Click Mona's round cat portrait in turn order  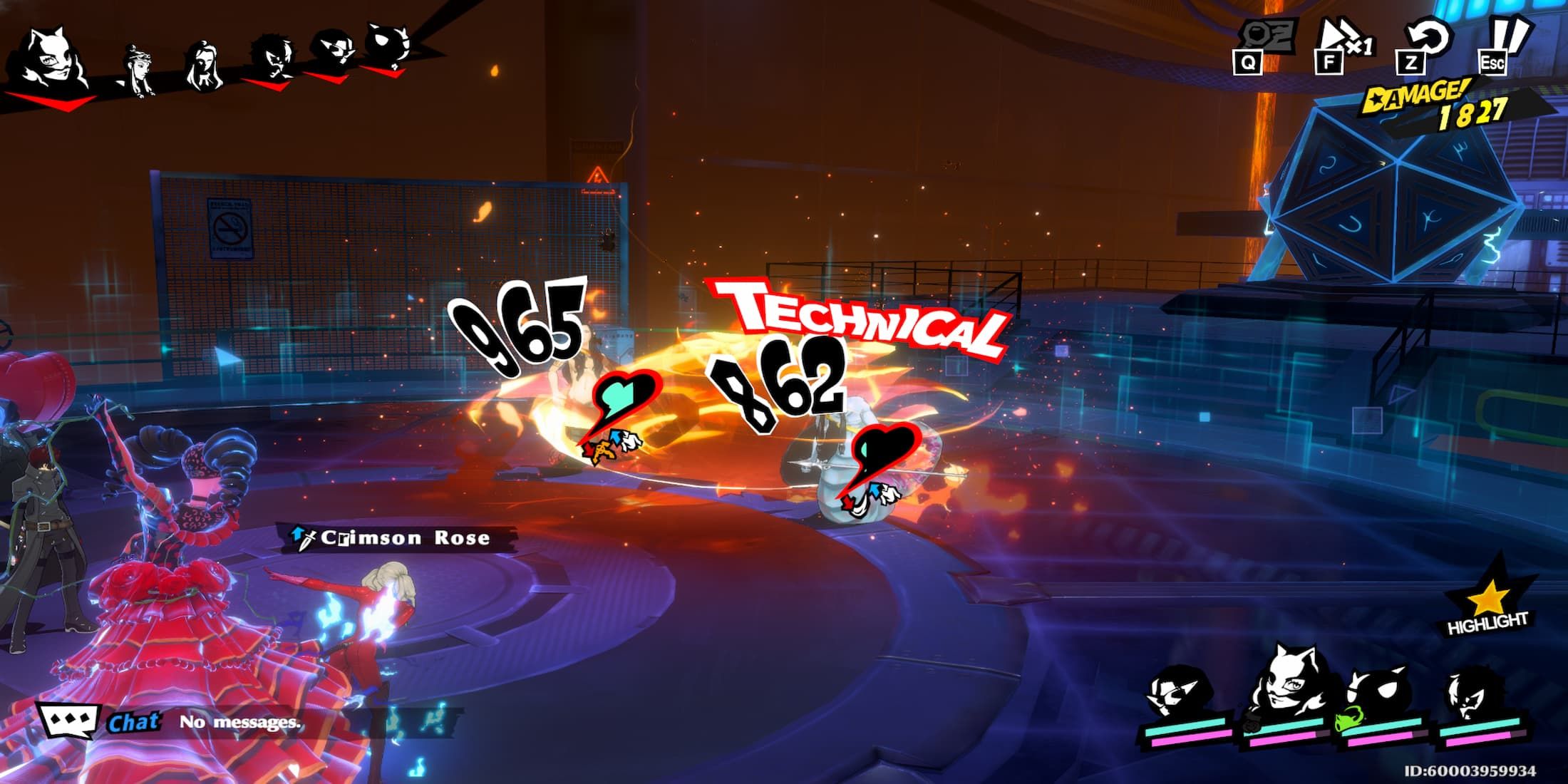389,46
